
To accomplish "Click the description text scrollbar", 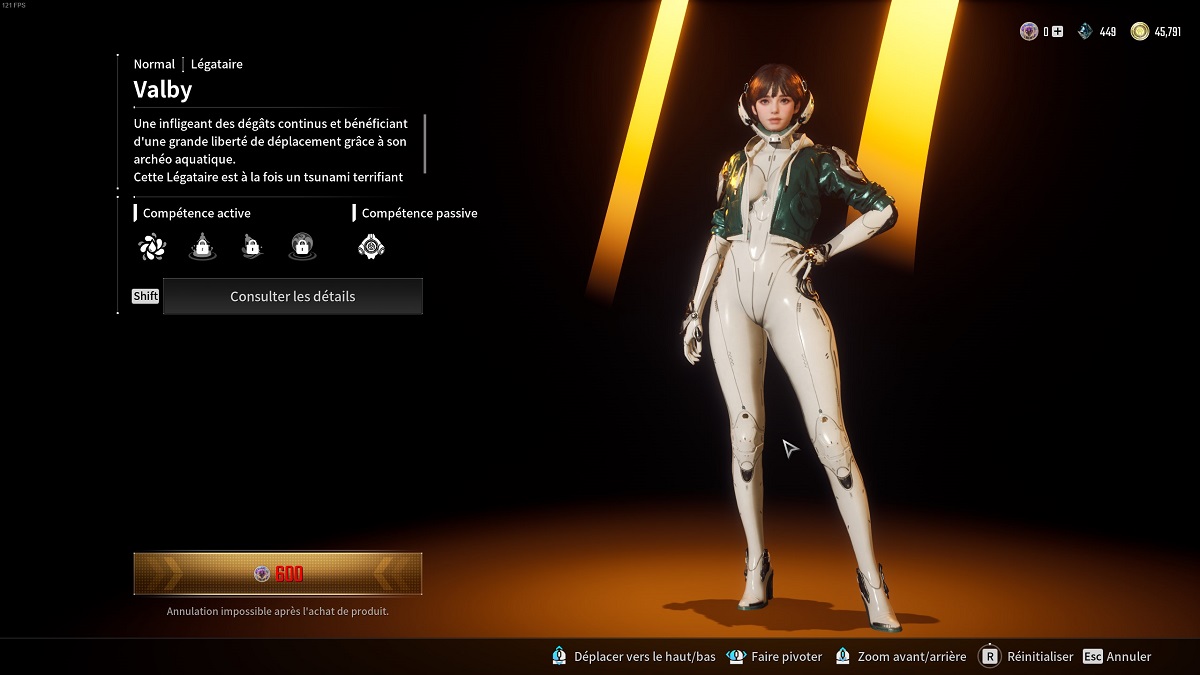I will (425, 144).
